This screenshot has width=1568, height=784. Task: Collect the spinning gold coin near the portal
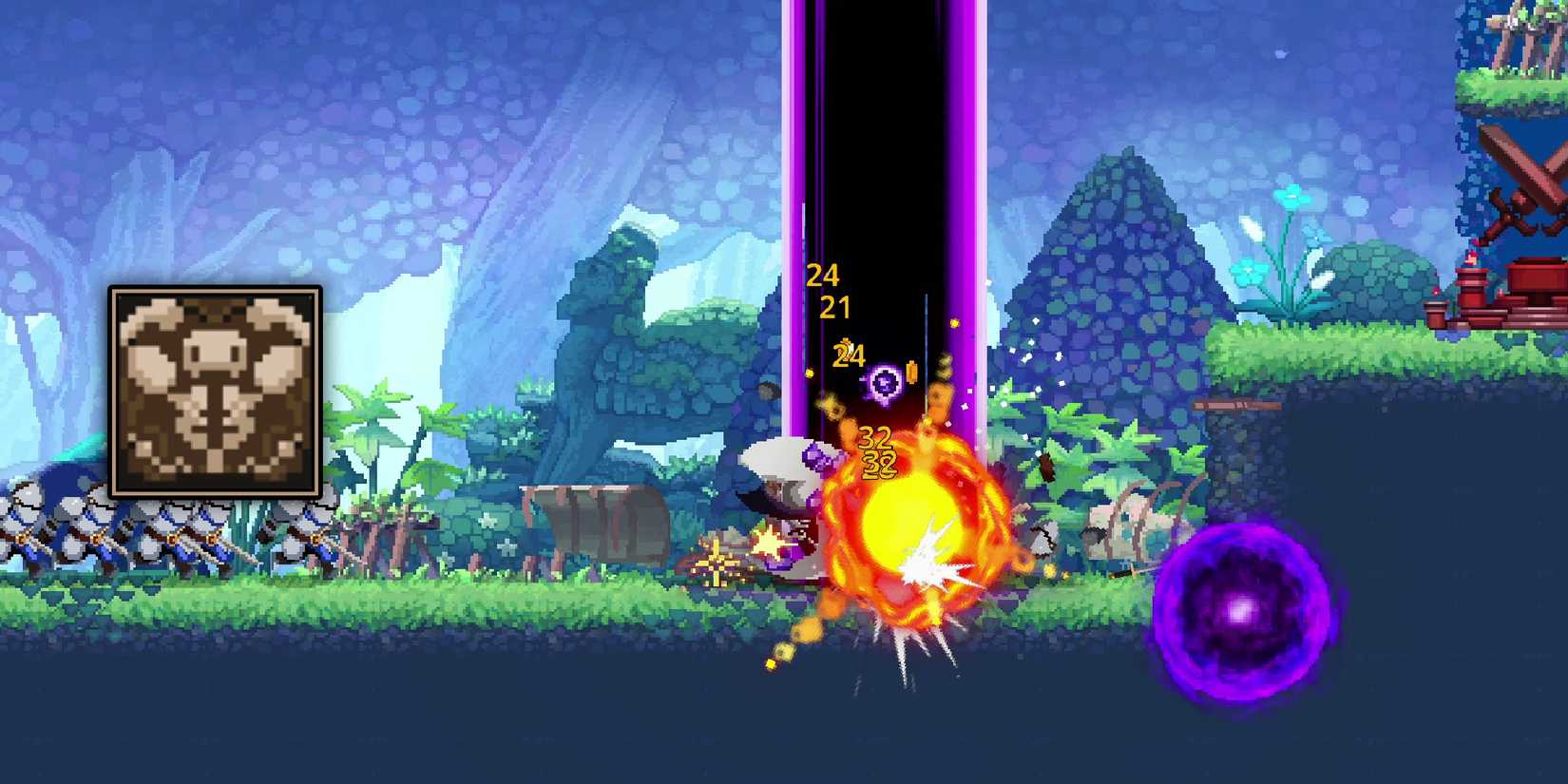click(909, 373)
